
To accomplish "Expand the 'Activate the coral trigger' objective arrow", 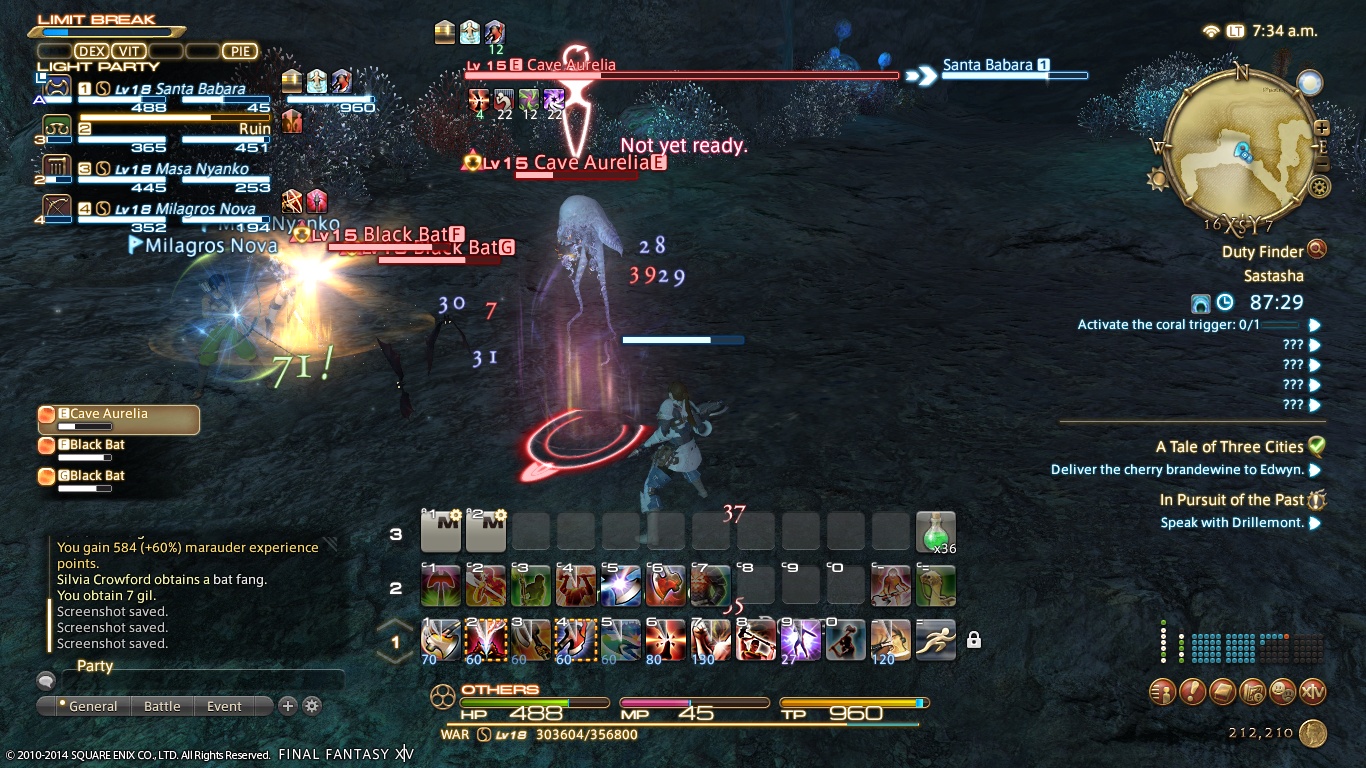I will [1314, 324].
